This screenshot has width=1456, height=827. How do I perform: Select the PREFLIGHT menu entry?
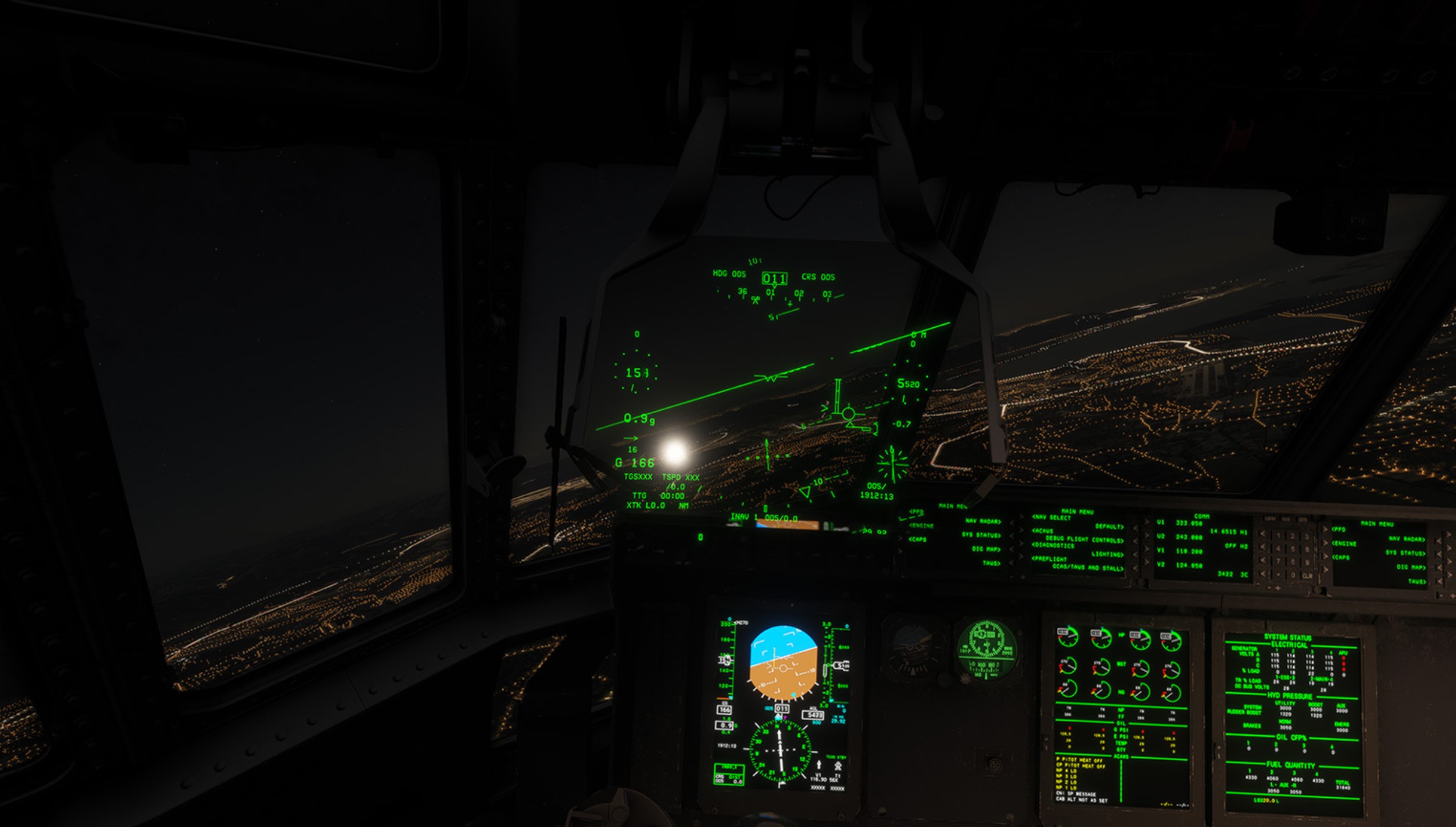1050,559
